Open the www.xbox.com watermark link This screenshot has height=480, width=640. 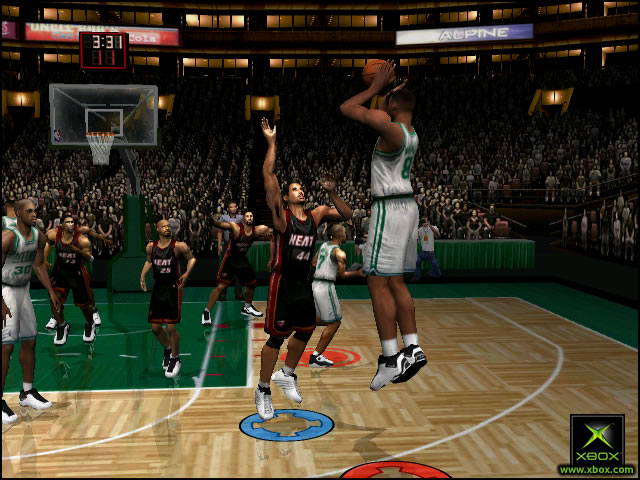tap(596, 469)
